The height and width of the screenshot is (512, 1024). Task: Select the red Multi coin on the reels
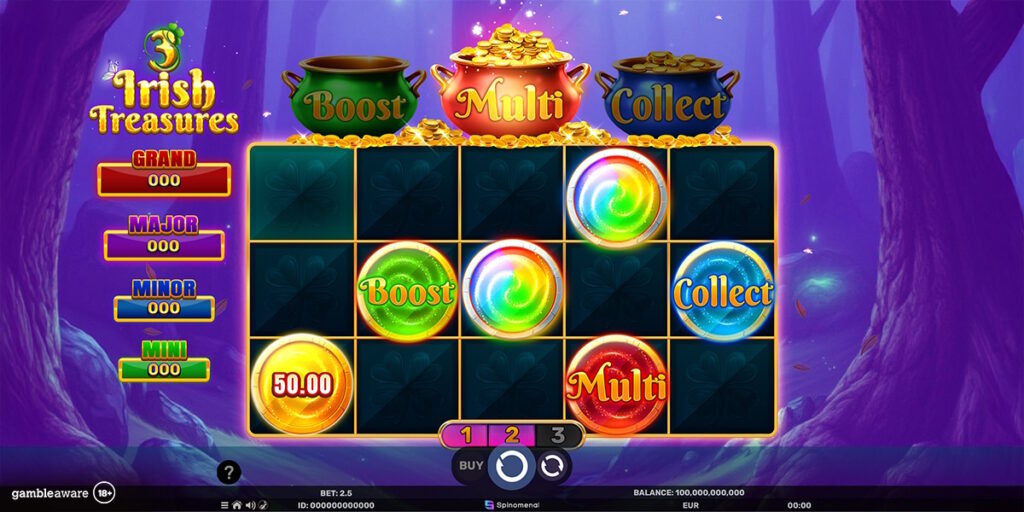[617, 384]
